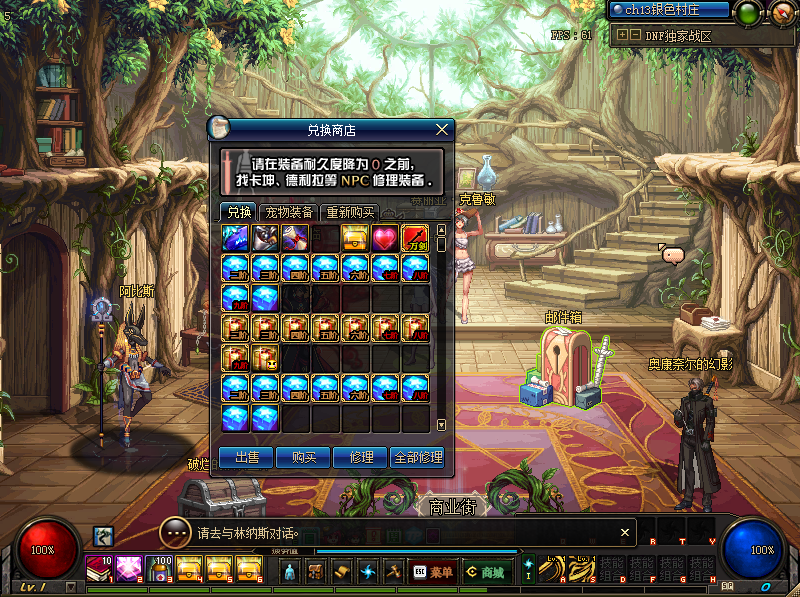
Task: Expand panel with the plus button
Action: [x=623, y=35]
